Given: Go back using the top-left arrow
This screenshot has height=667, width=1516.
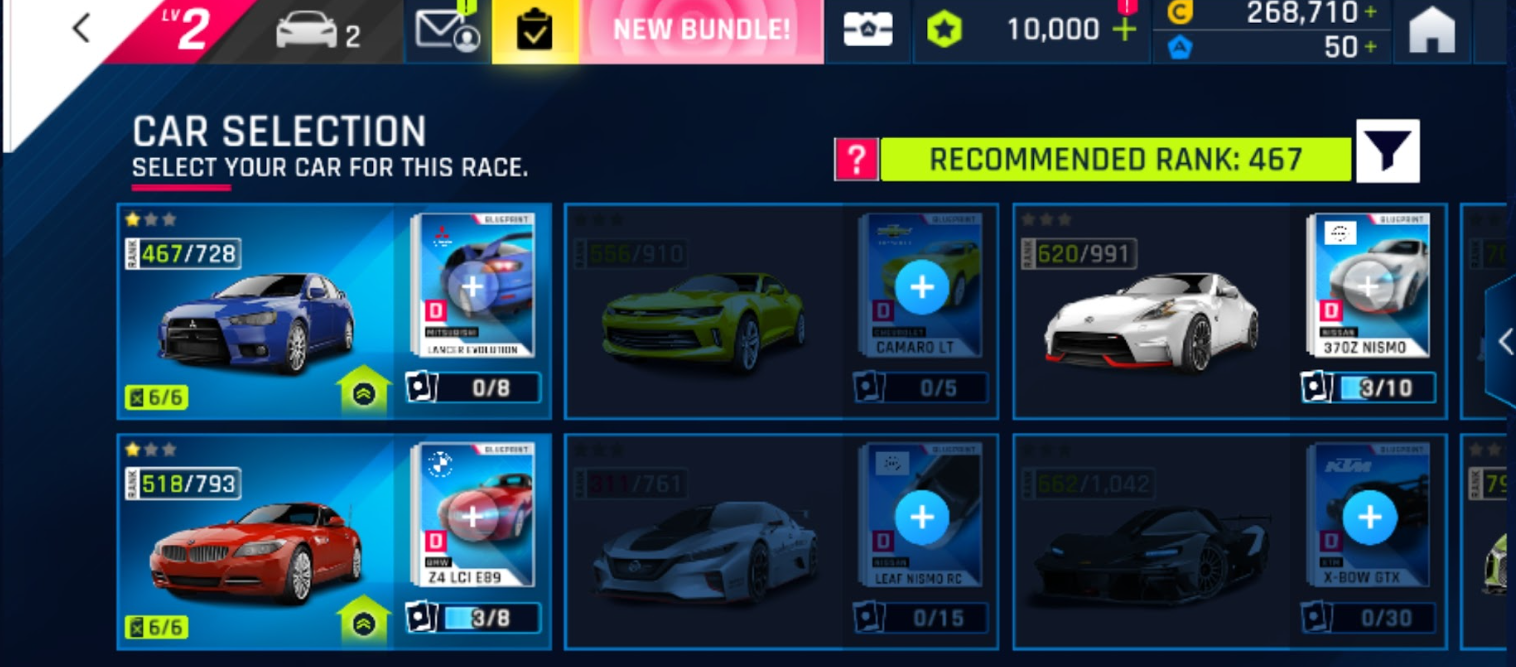Looking at the screenshot, I should 81,29.
